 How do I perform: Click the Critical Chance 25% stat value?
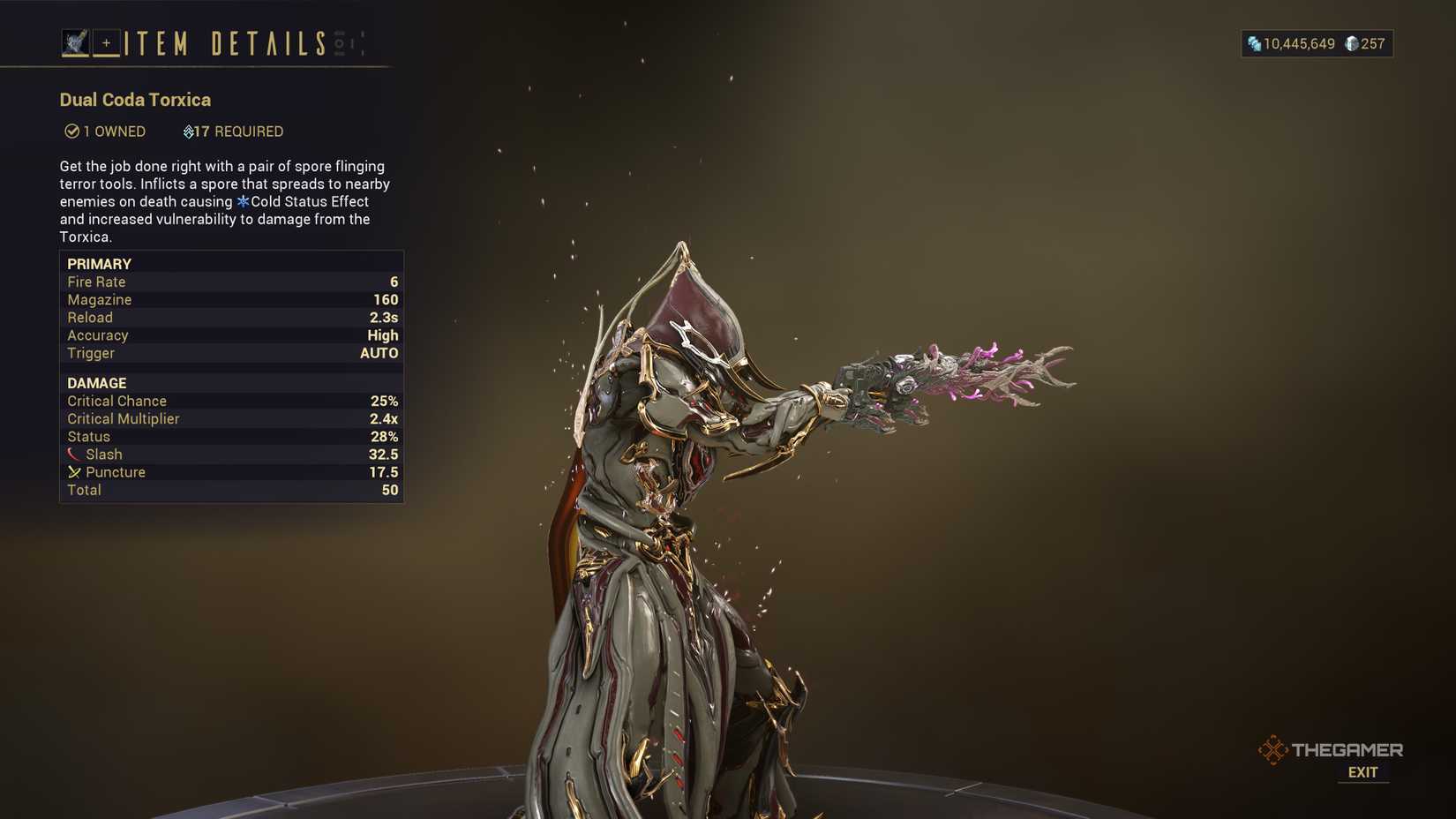(386, 401)
